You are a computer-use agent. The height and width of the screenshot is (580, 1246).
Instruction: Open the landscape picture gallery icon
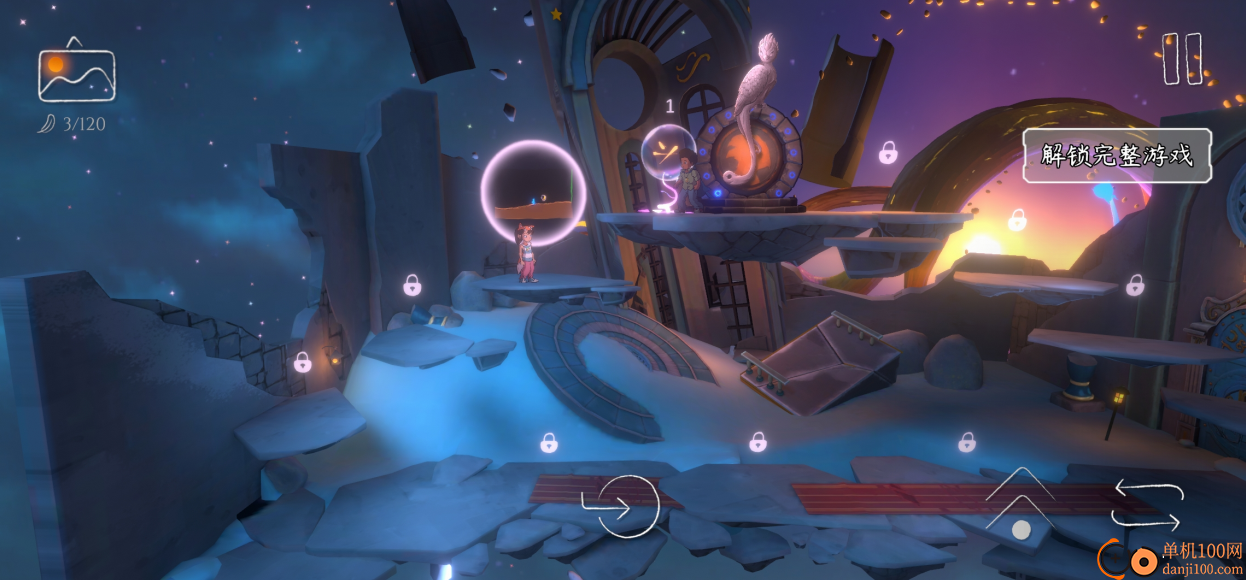click(x=77, y=72)
